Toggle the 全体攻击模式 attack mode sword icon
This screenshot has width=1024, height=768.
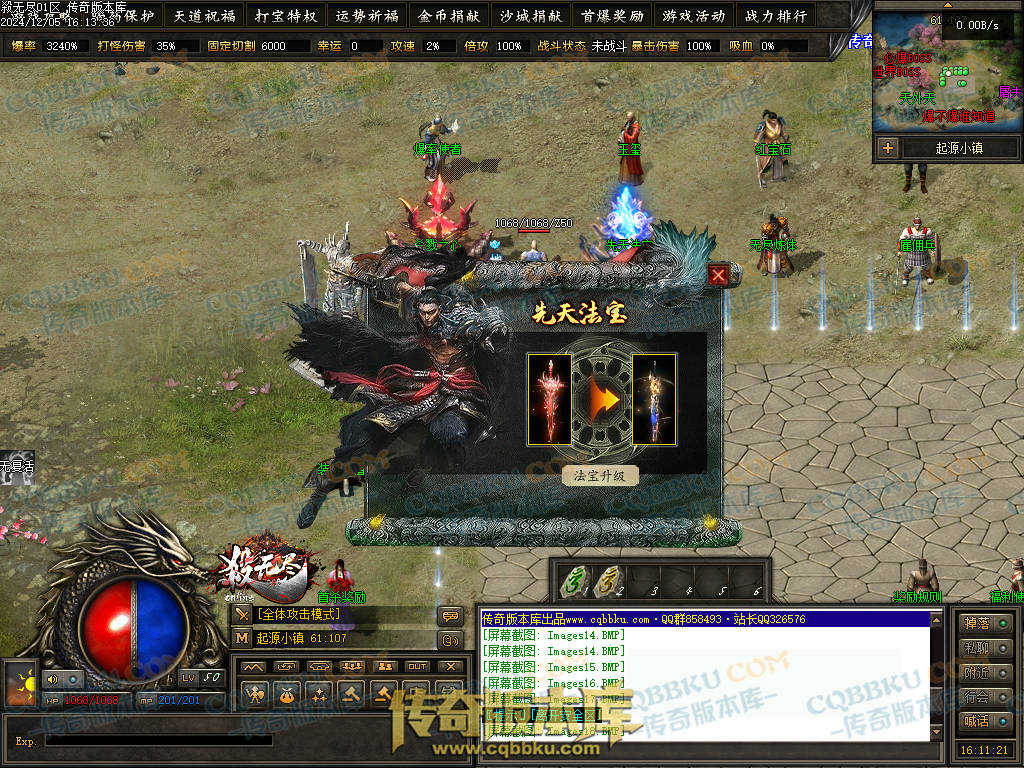[x=242, y=614]
